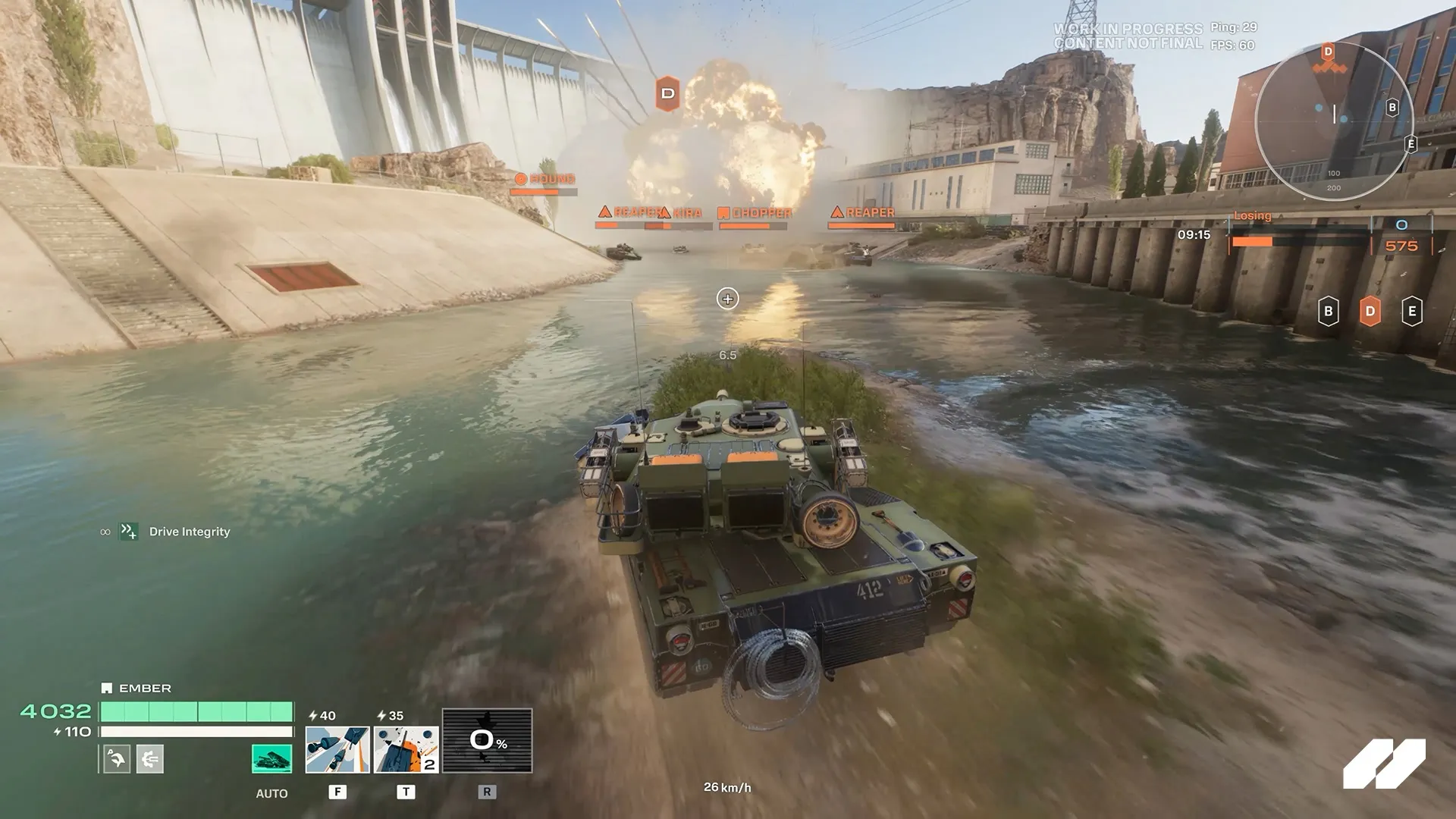Image resolution: width=1456 pixels, height=819 pixels.
Task: Expand the D capture point marker above the explosion
Action: click(667, 93)
